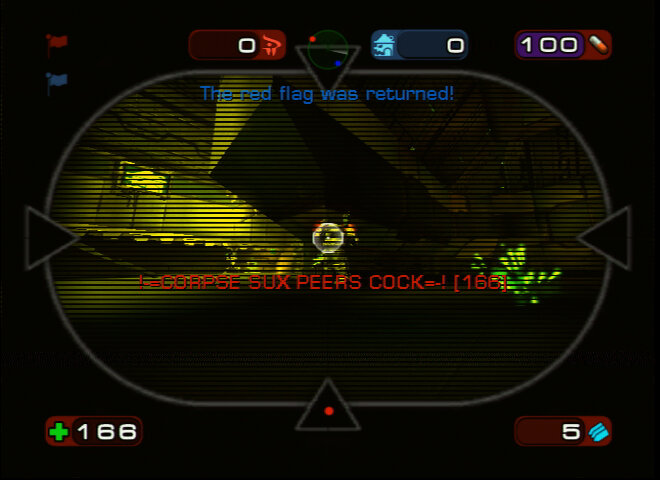Open the circular radar at top center
The height and width of the screenshot is (480, 660).
327,47
